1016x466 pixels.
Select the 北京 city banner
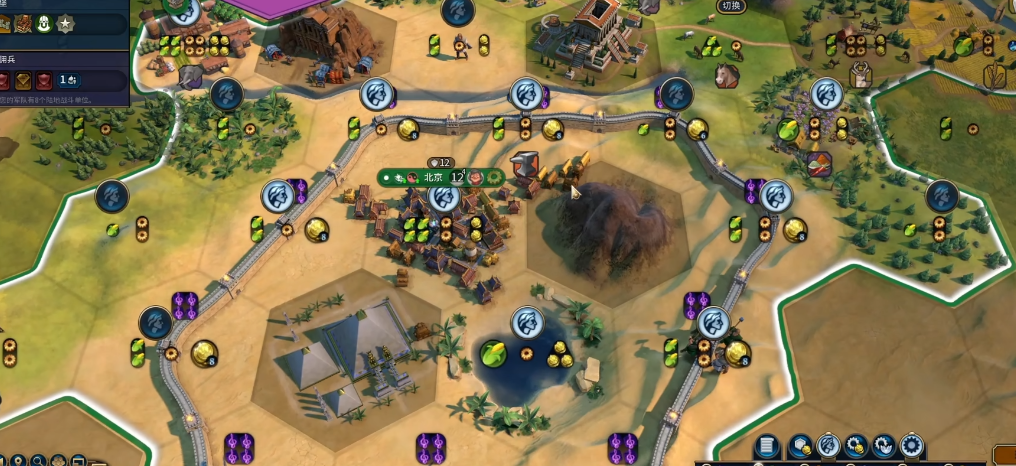click(x=433, y=177)
